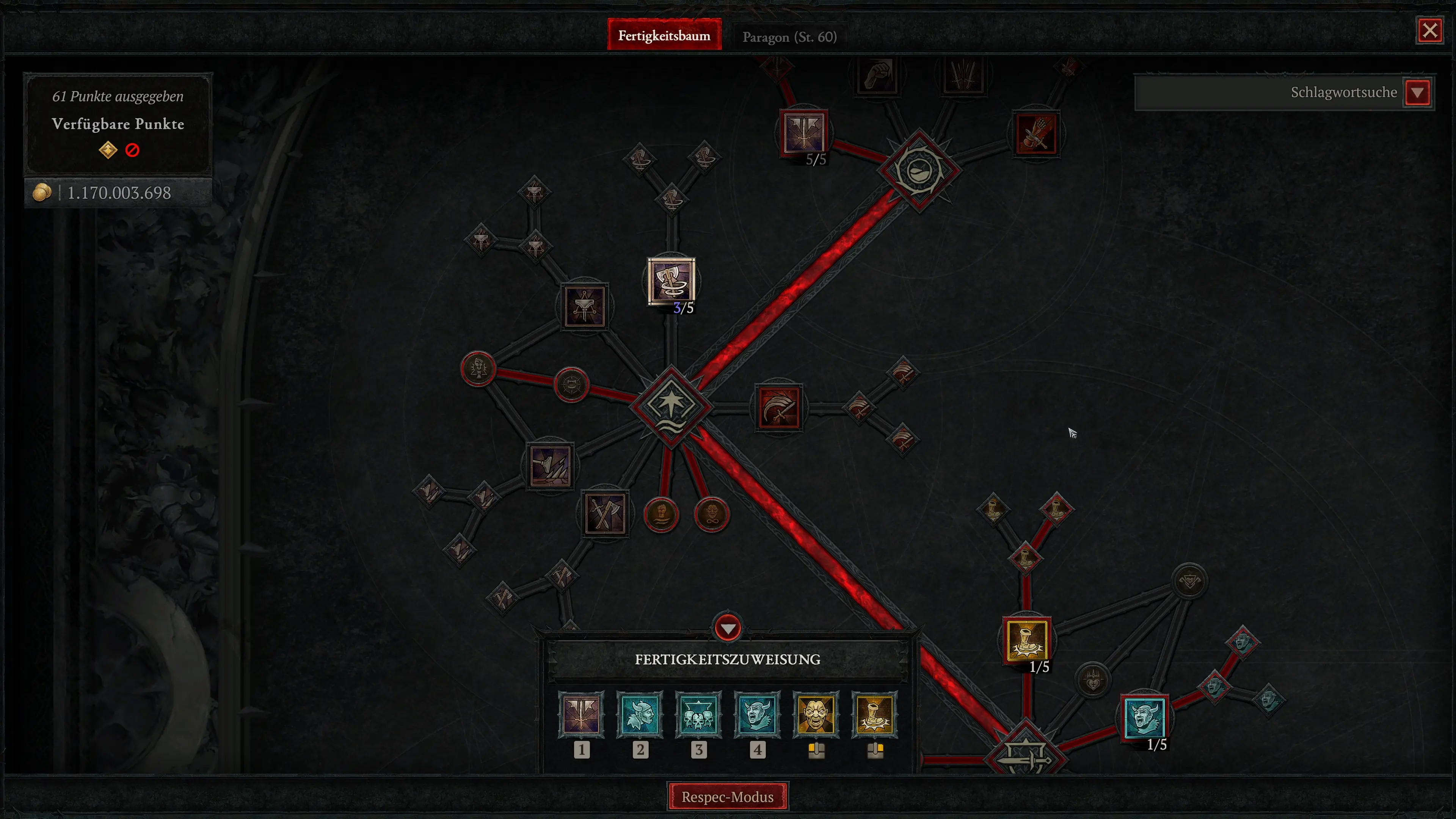Select the shout skill in hotbar slot 2
The image size is (1456, 819).
point(640,715)
